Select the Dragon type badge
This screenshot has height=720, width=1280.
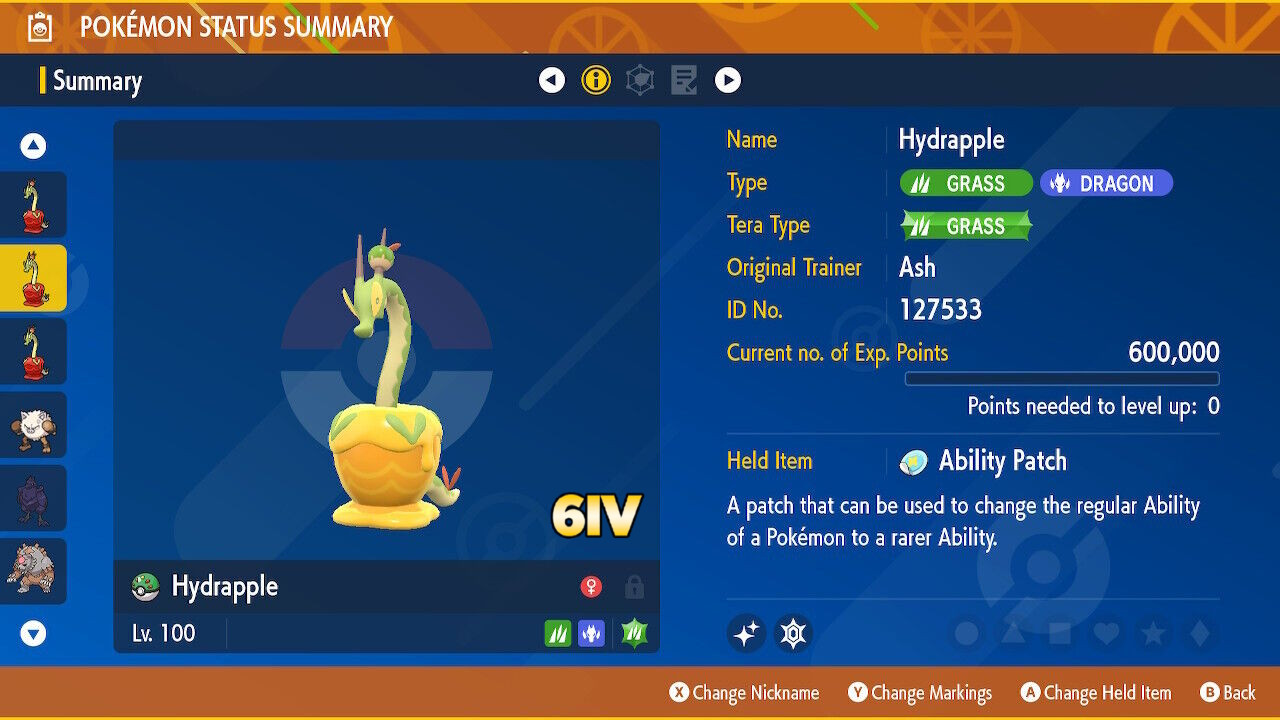point(1106,183)
